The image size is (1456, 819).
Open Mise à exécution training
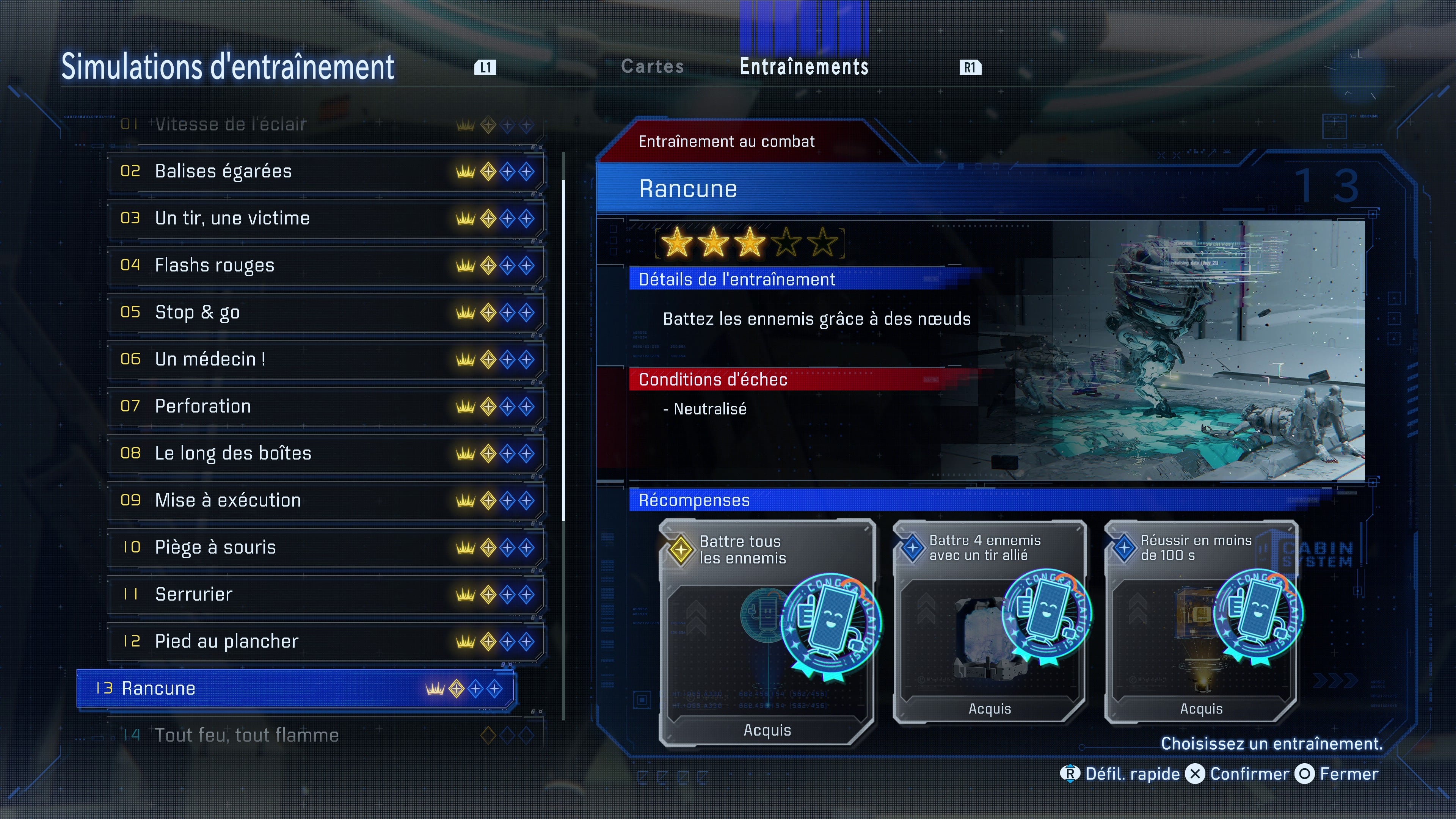[325, 500]
